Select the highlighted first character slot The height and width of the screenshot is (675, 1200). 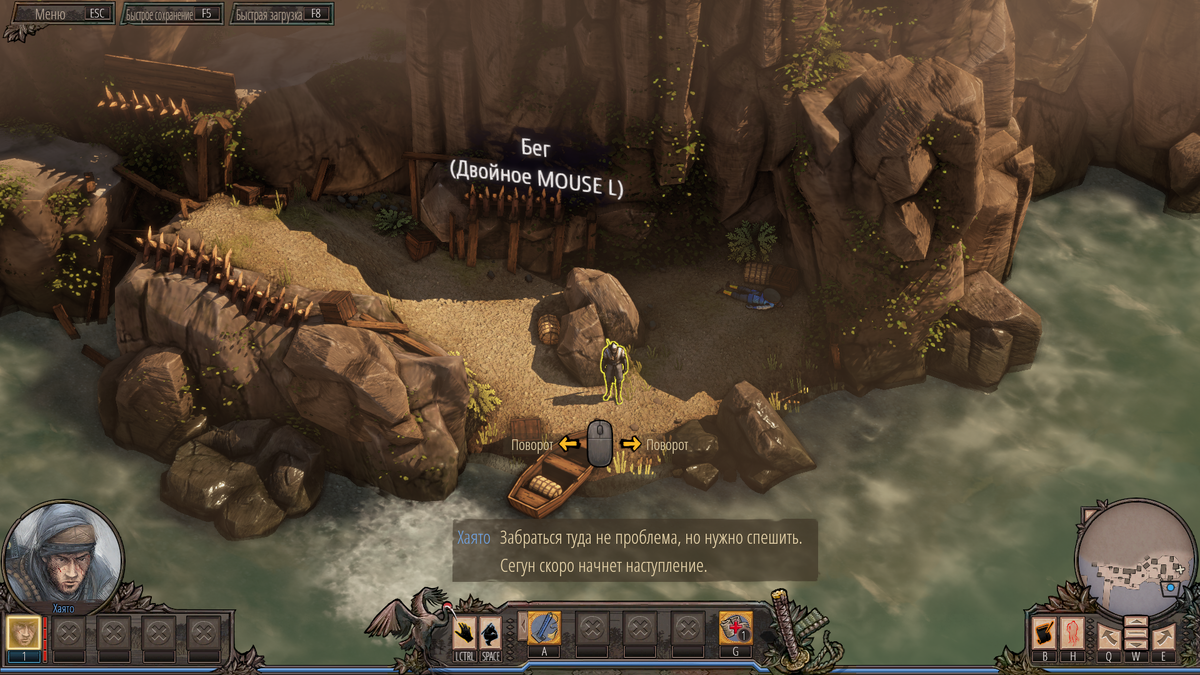pyautogui.click(x=23, y=634)
